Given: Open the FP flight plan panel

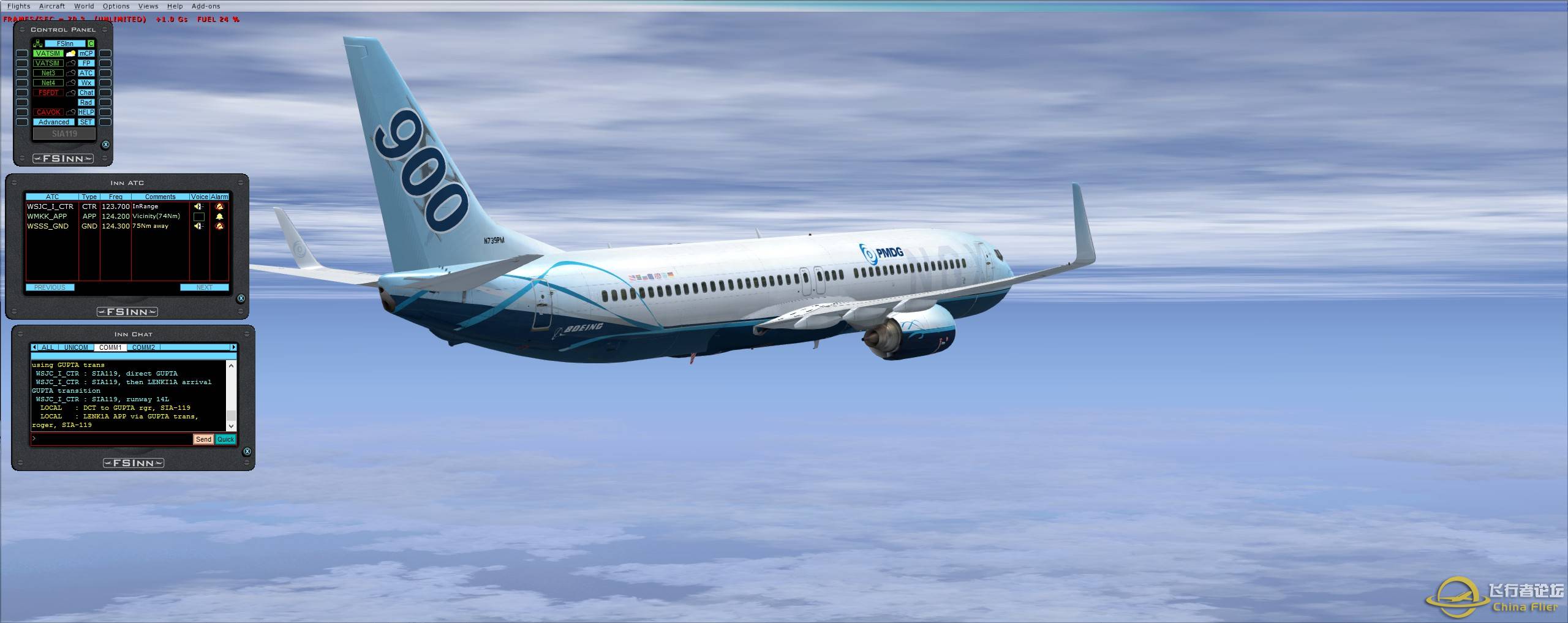Looking at the screenshot, I should pos(86,63).
